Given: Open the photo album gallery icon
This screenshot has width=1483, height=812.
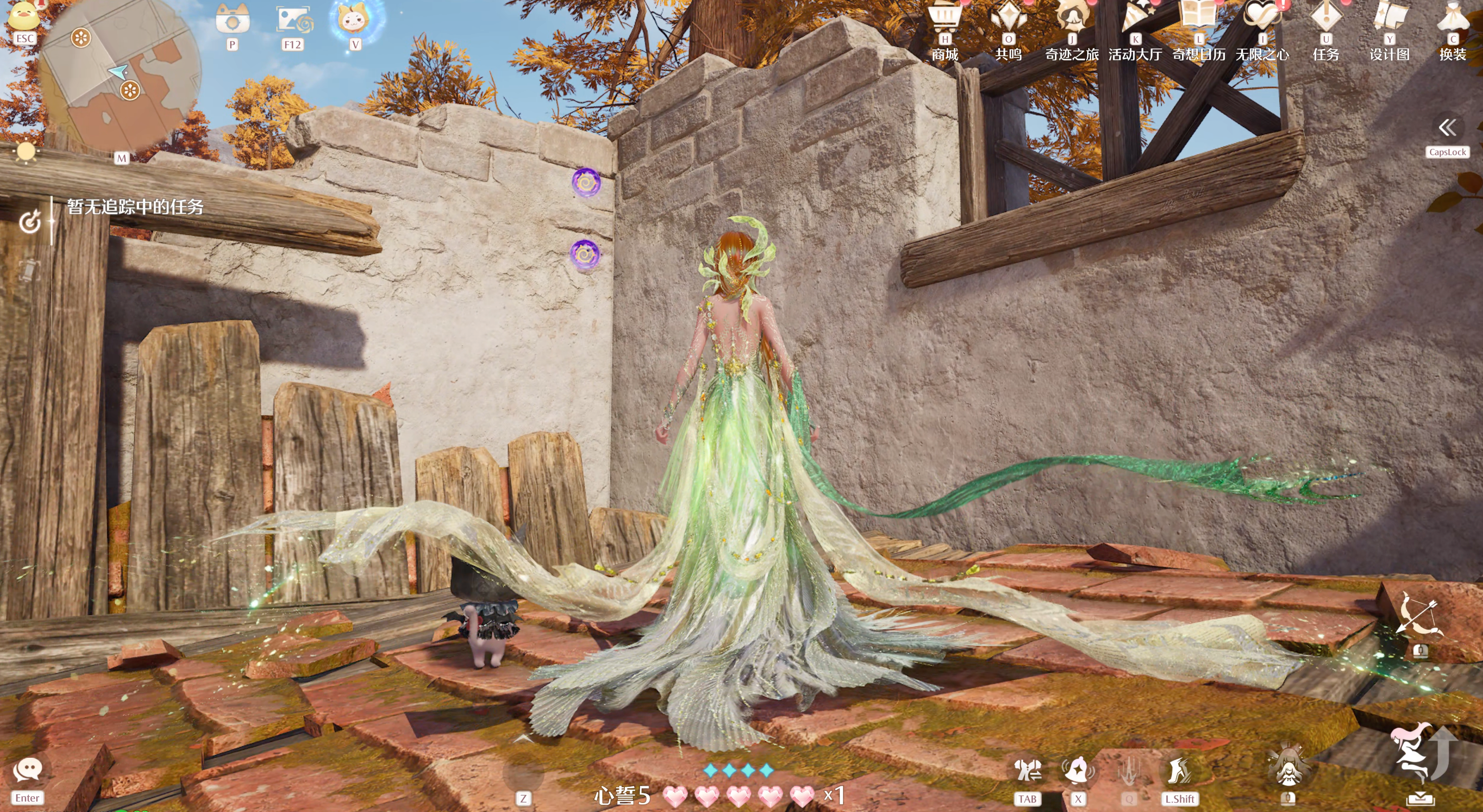Looking at the screenshot, I should pos(293,21).
